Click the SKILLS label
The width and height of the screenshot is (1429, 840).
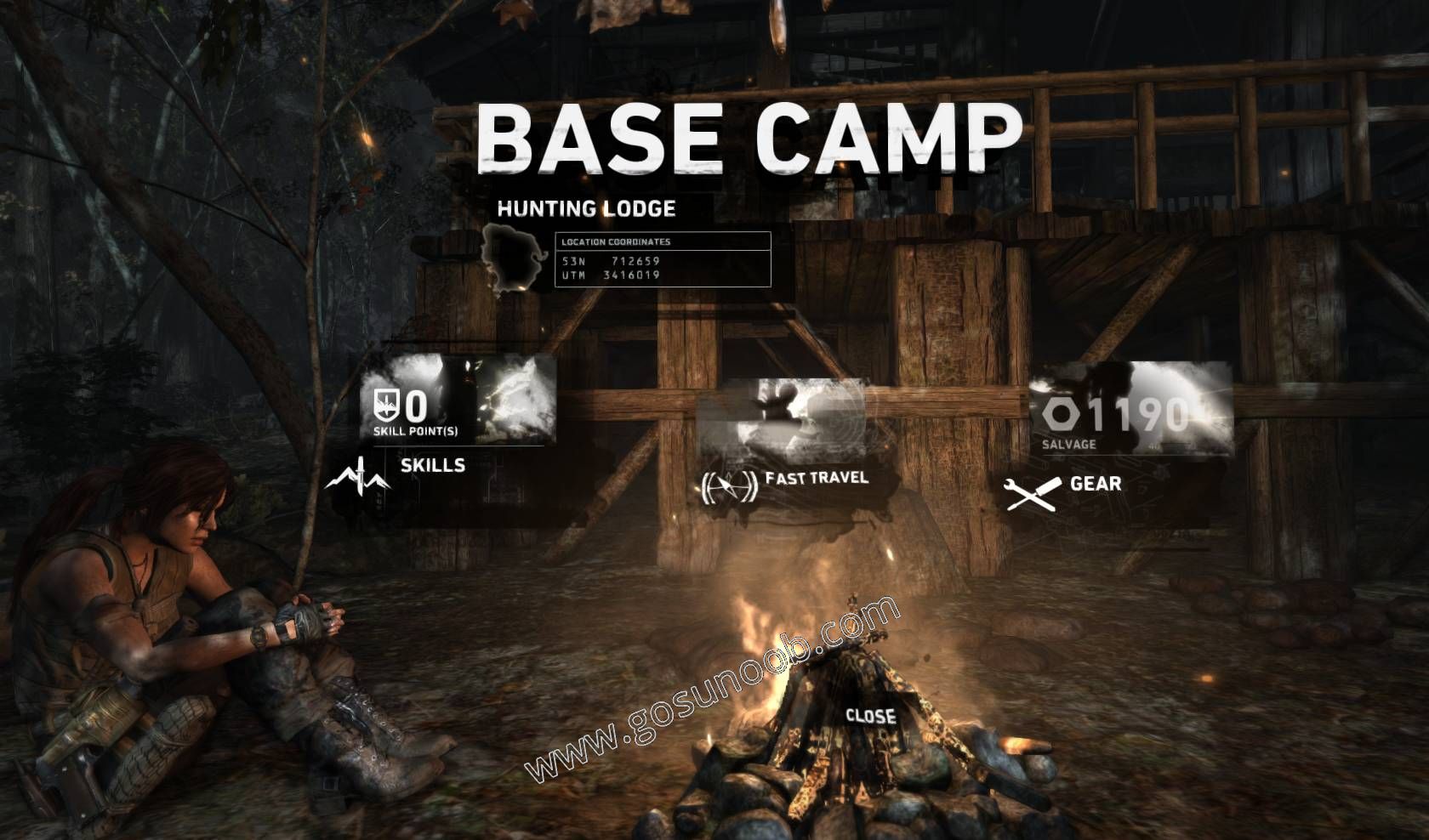432,466
